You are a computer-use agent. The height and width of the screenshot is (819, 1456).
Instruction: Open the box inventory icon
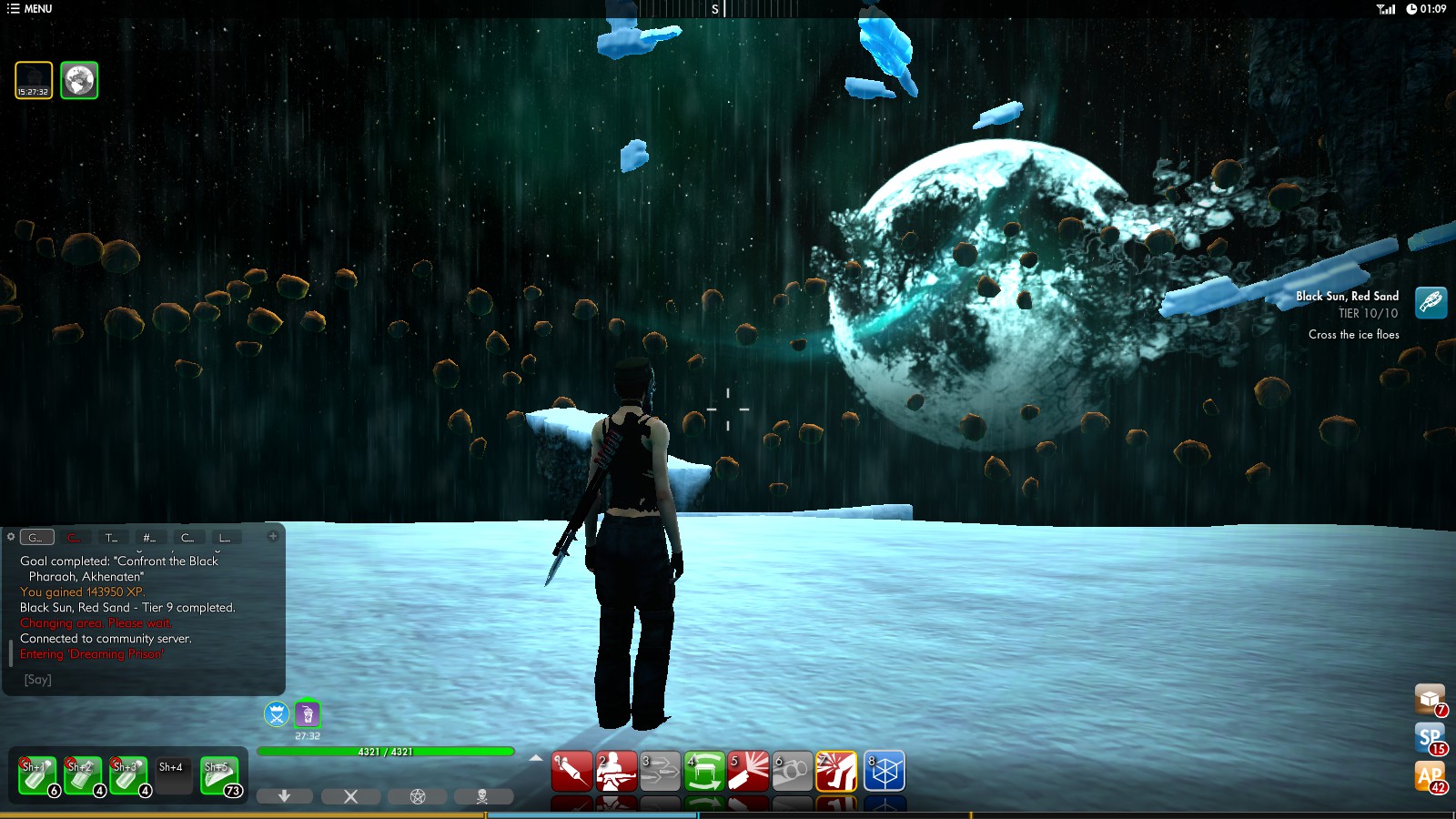tap(1430, 699)
